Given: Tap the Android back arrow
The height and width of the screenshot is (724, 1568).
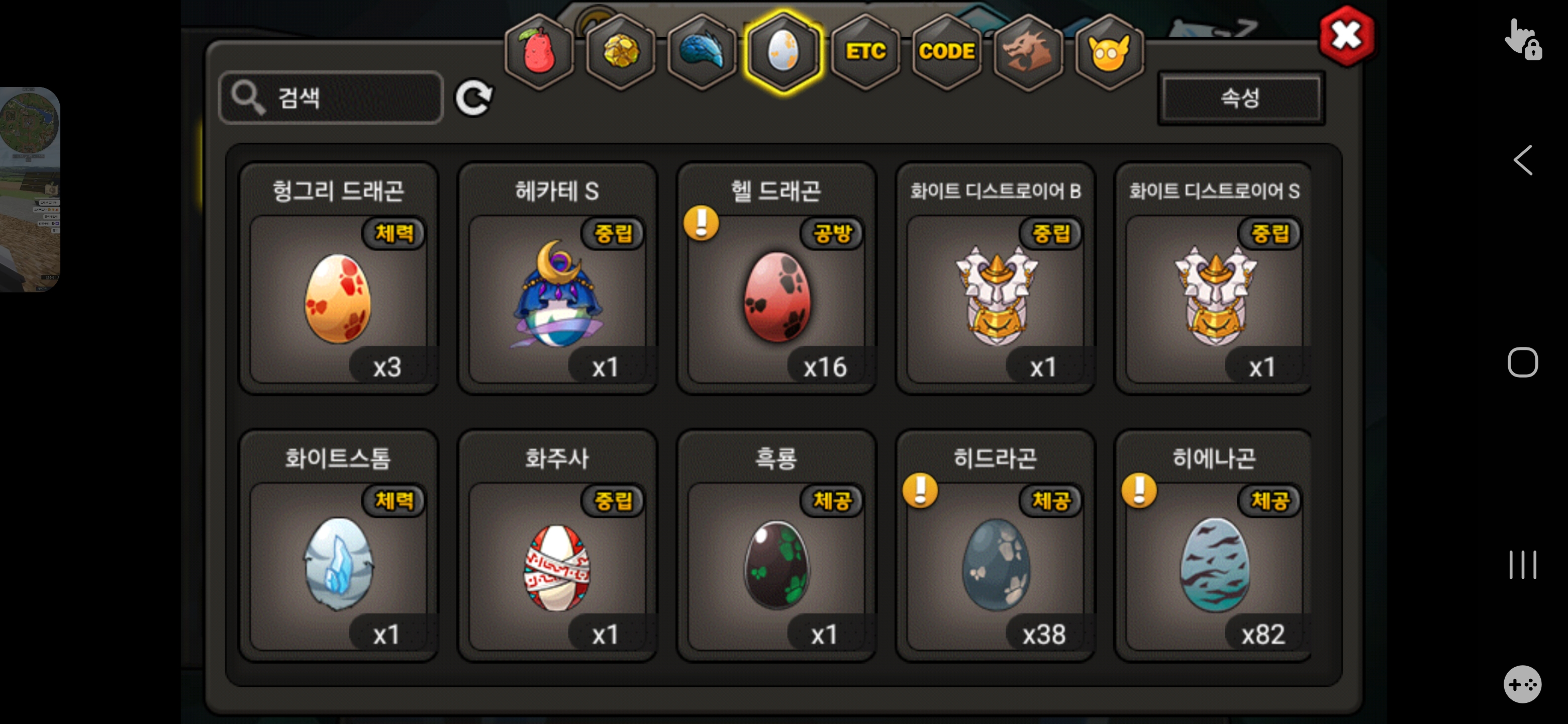Looking at the screenshot, I should 1522,161.
